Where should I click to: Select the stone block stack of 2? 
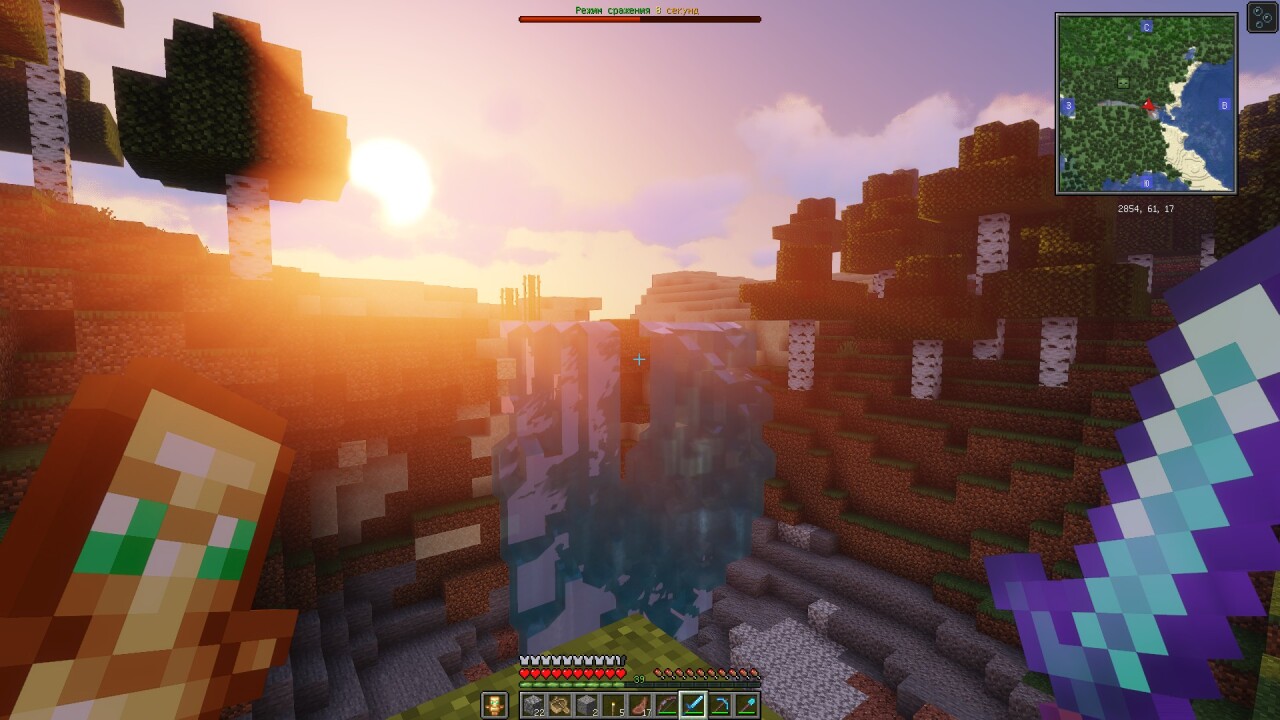[586, 705]
